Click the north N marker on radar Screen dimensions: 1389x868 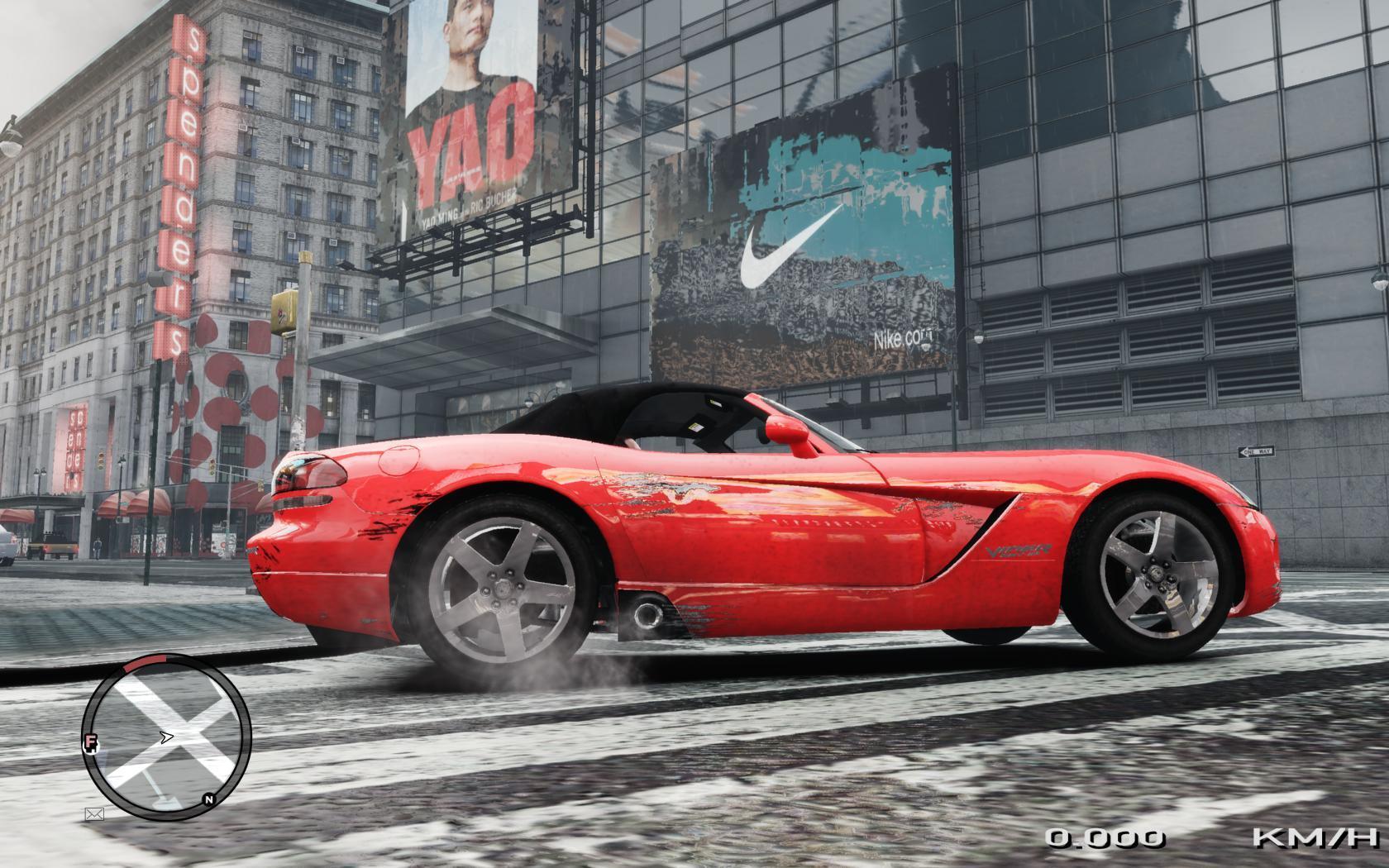coord(209,799)
